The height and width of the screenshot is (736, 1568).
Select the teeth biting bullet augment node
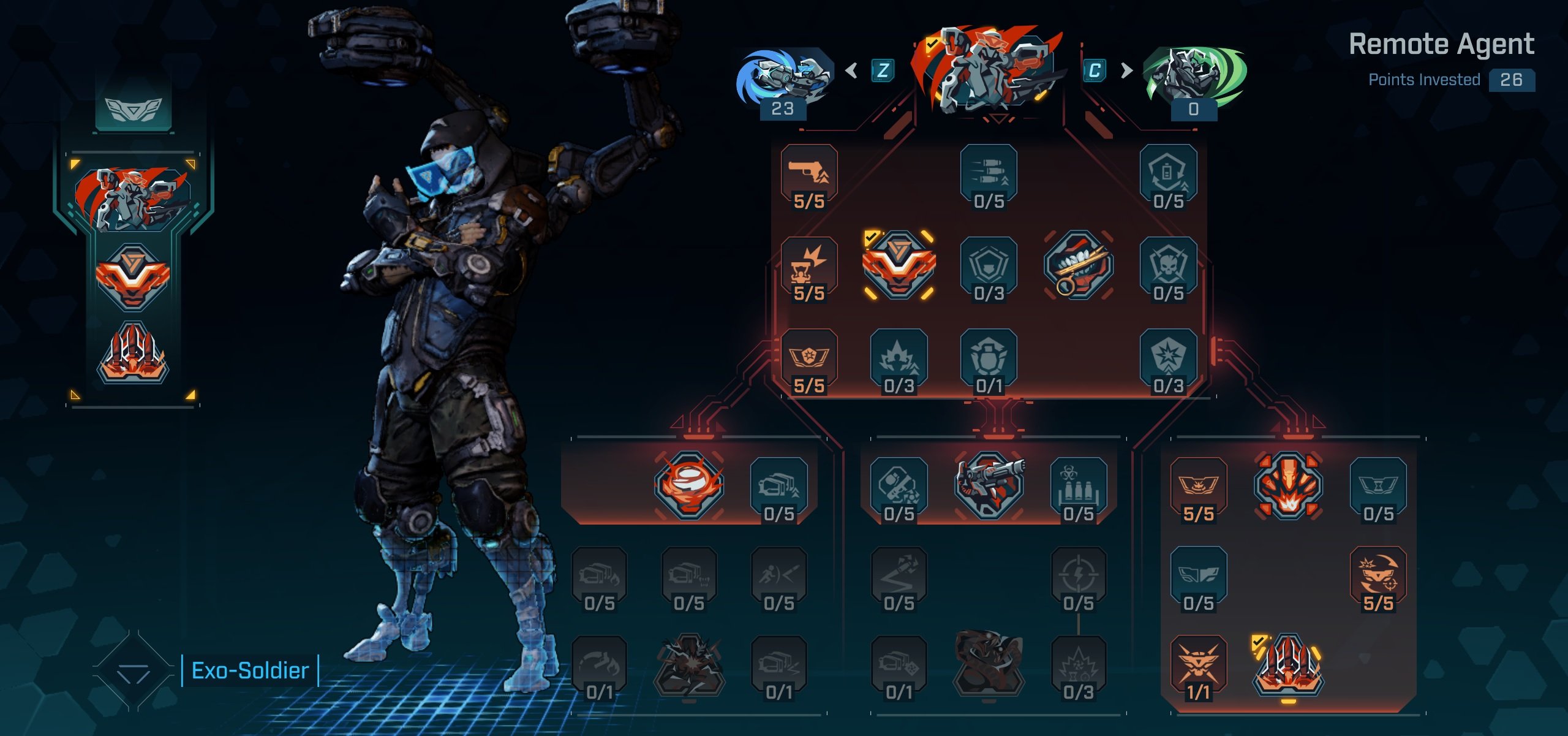pos(1078,265)
